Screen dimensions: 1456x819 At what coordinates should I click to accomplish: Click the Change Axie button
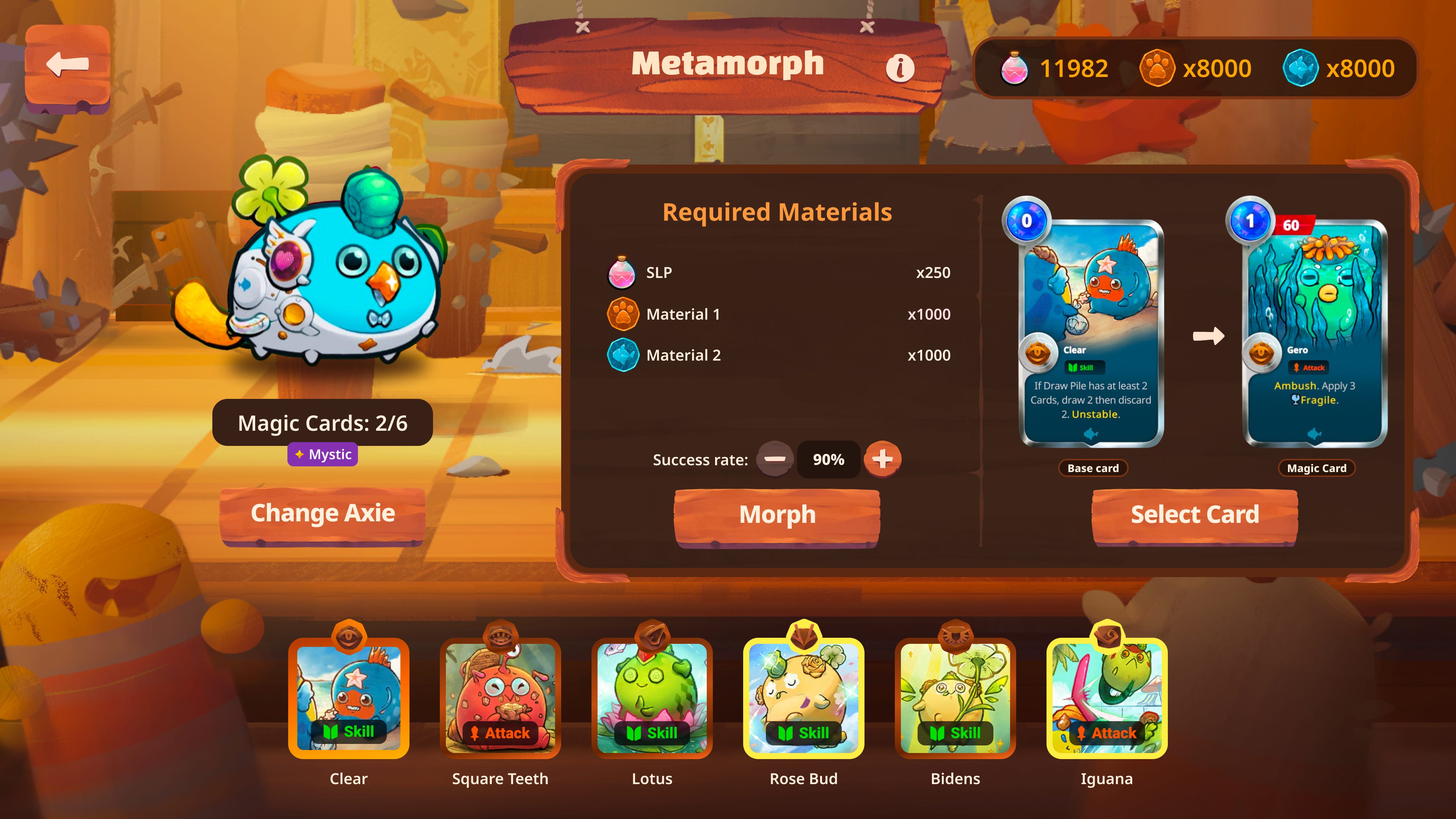[x=322, y=514]
